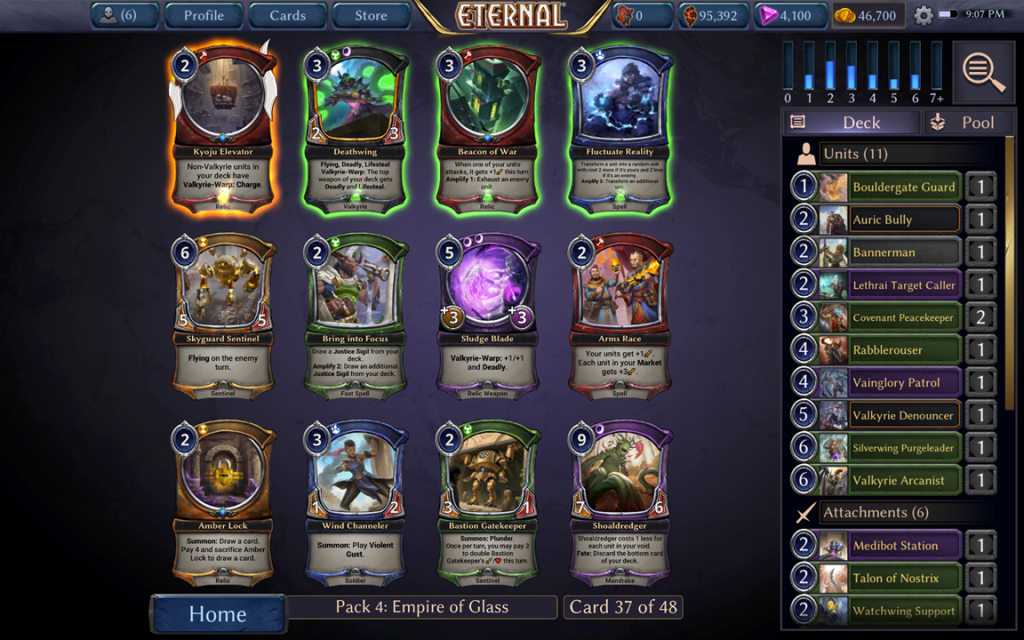The width and height of the screenshot is (1024, 640).
Task: Return to Home screen
Action: tap(217, 613)
